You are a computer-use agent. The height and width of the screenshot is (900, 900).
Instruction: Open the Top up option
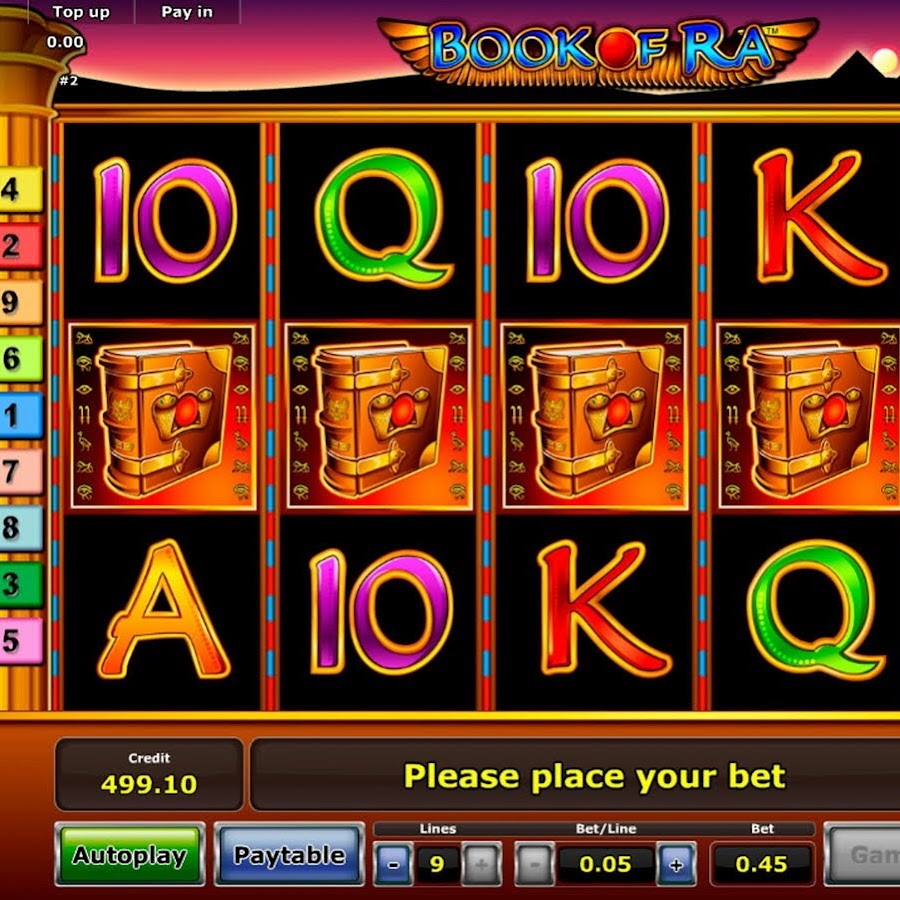tap(80, 13)
